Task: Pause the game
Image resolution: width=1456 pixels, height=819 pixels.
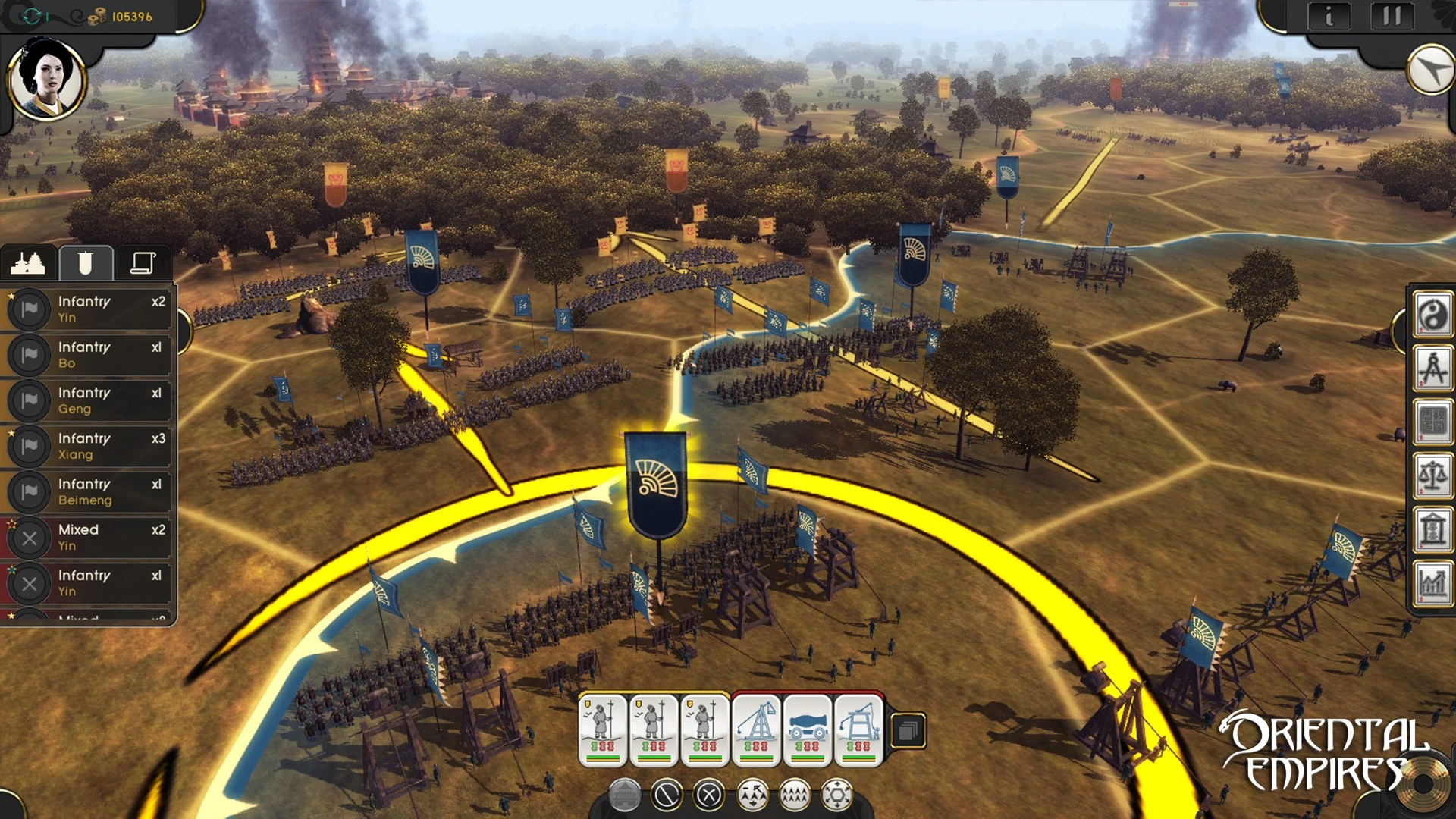Action: [1392, 17]
